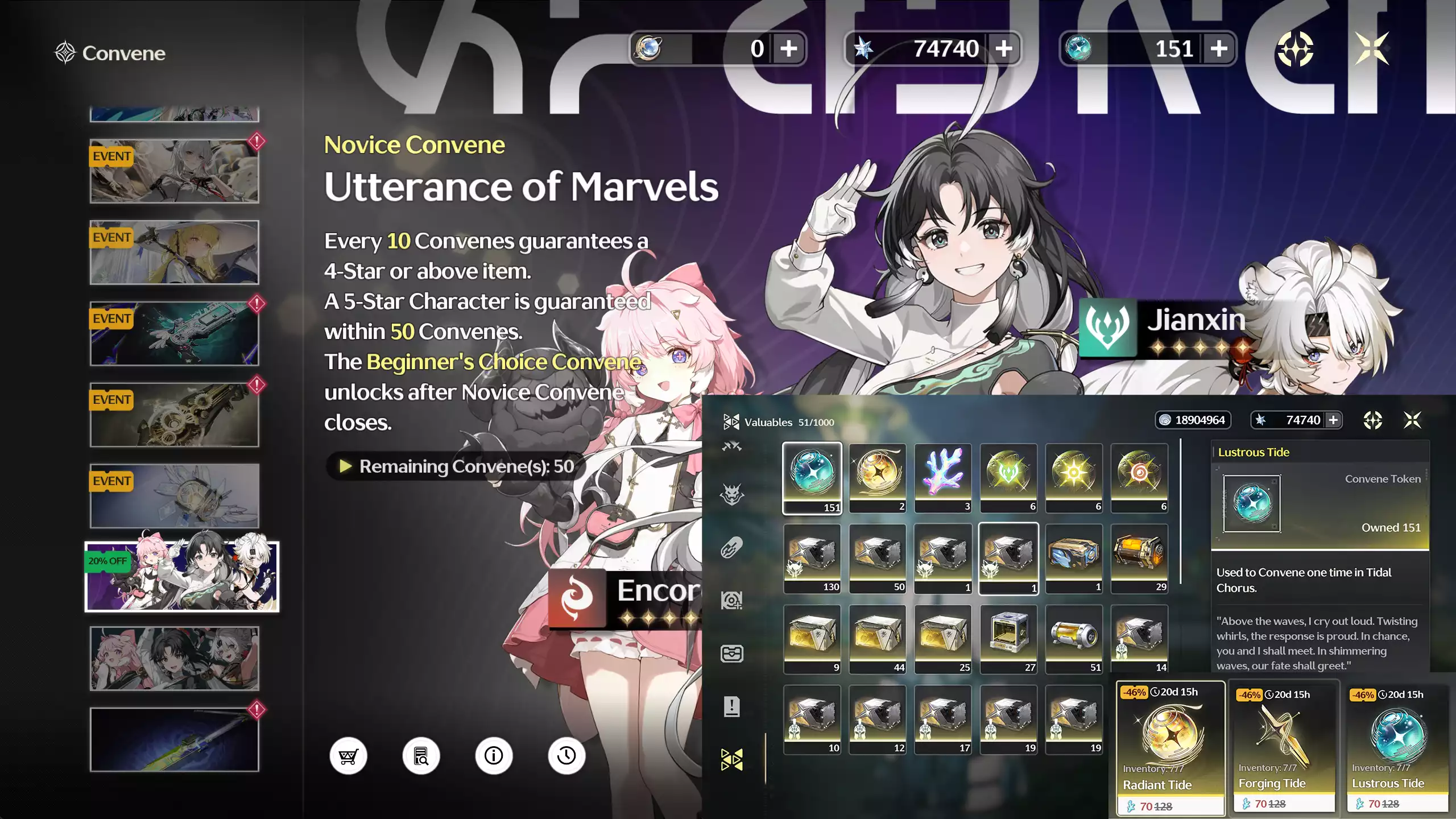This screenshot has height=819, width=1456.
Task: Switch to the 20% OFF Encore banner
Action: point(182,577)
